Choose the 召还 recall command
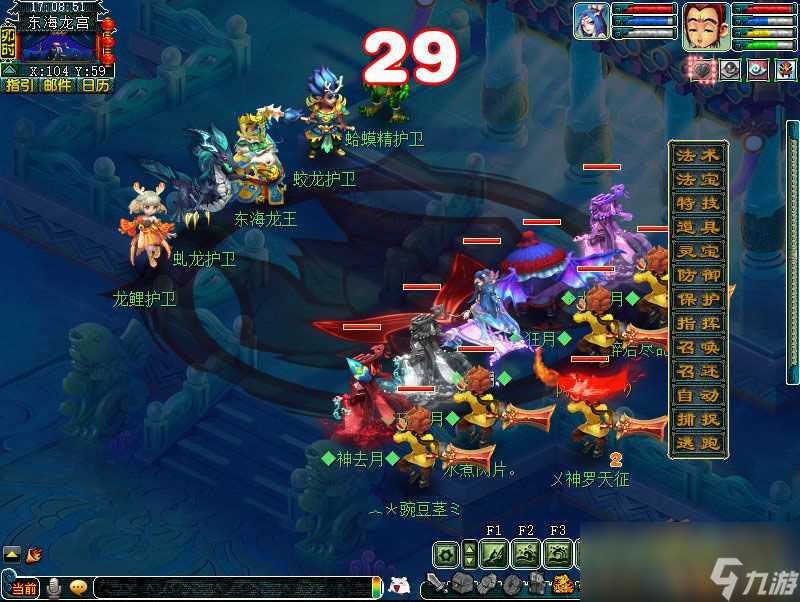The image size is (800, 602). click(x=698, y=372)
